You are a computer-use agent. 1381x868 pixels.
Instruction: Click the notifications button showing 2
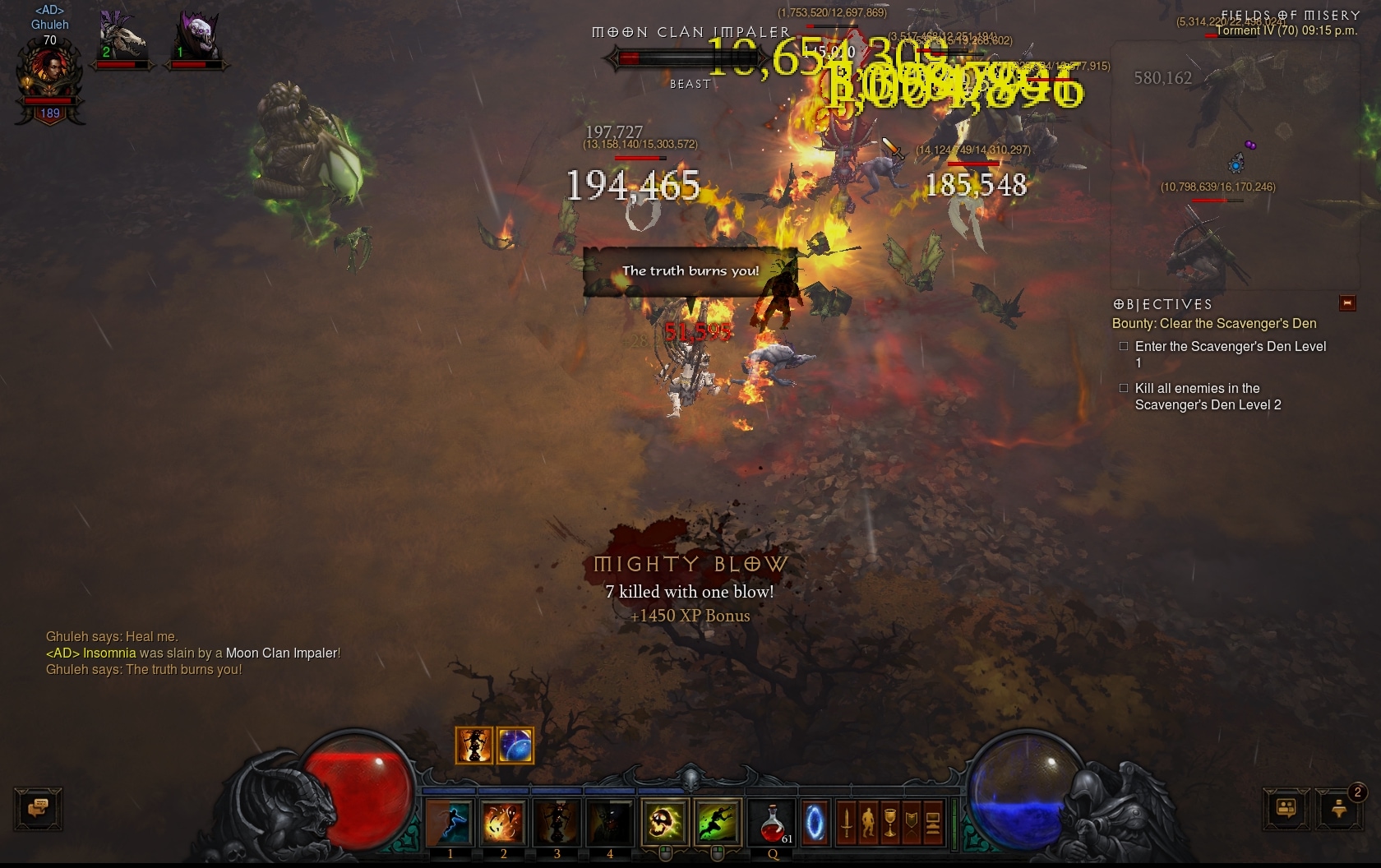click(1339, 809)
